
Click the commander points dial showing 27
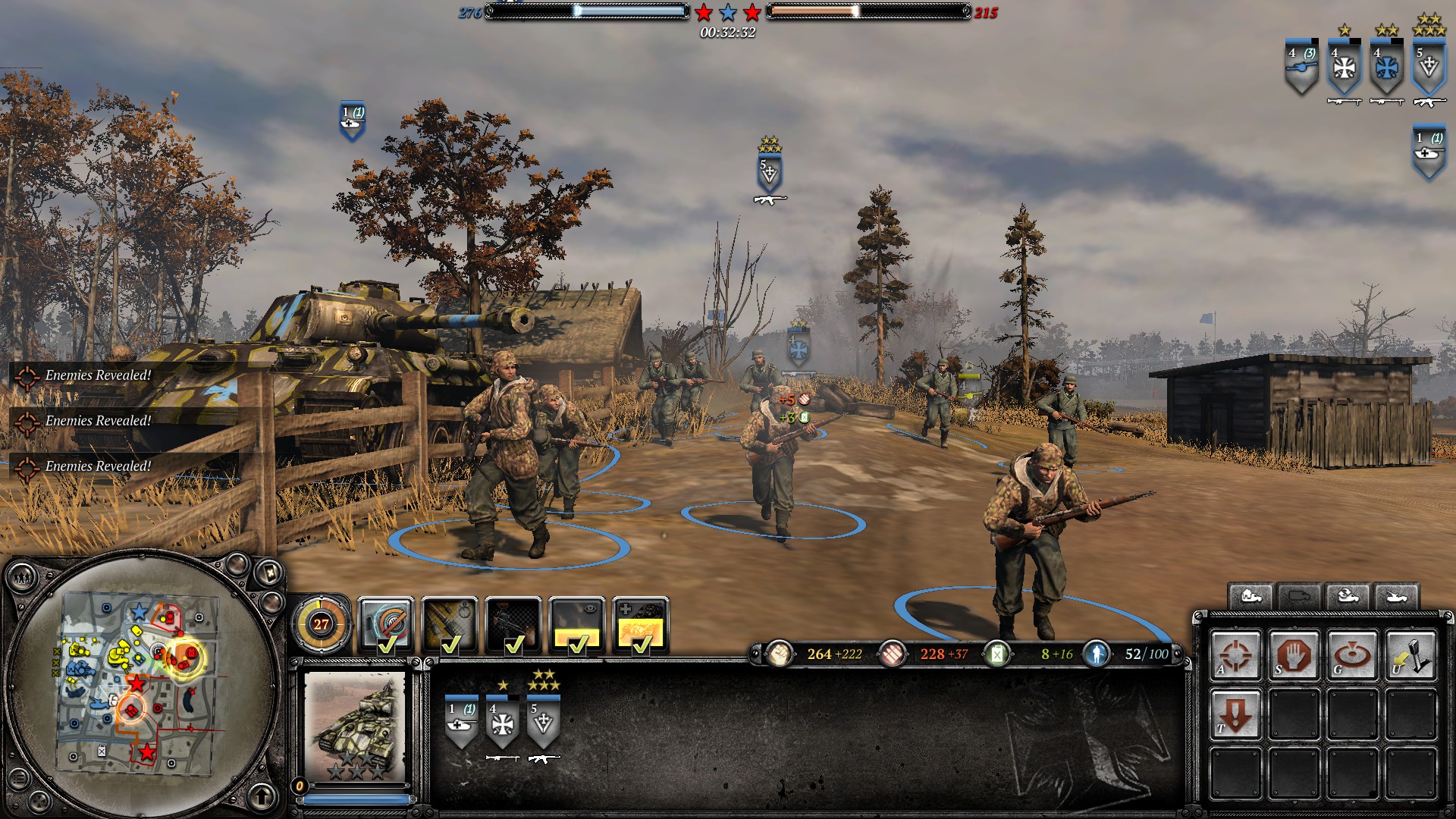click(x=322, y=624)
